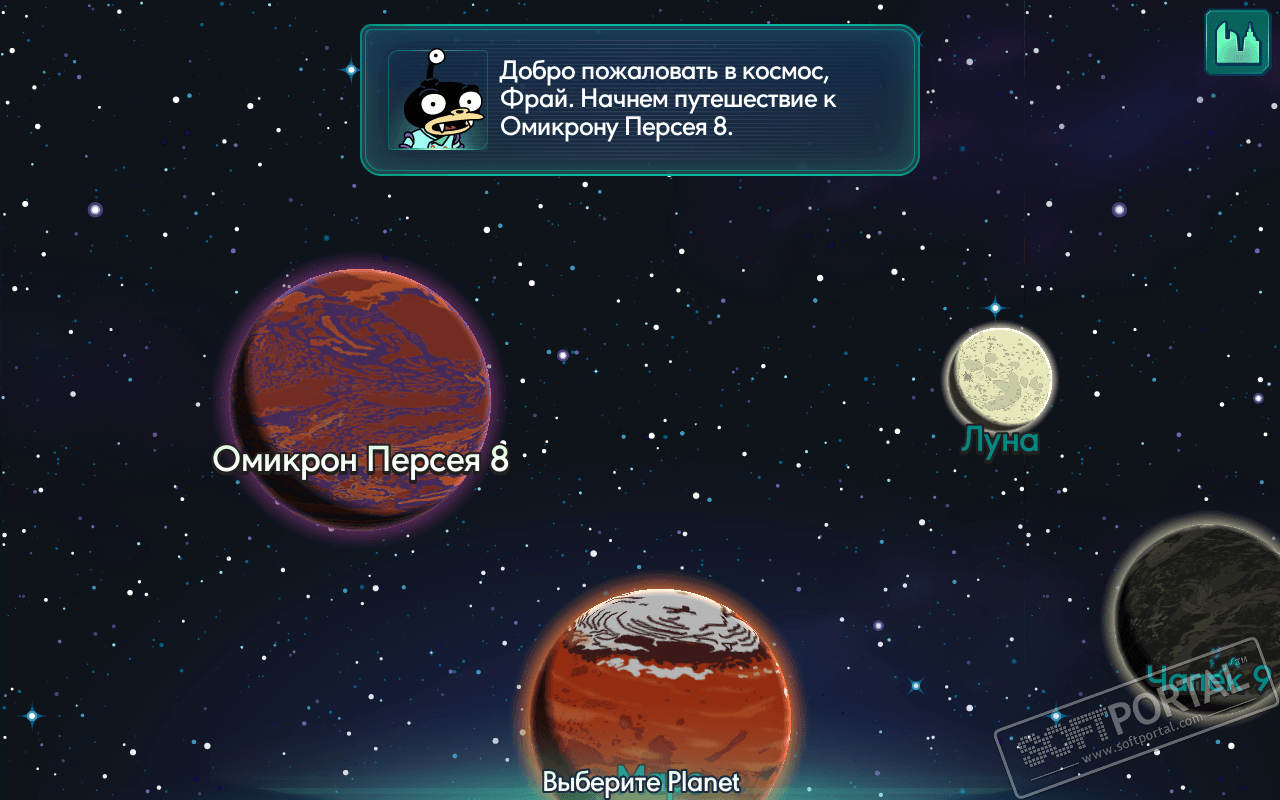Select the Омикрон Персея 8 planet
The image size is (1280, 800).
coord(361,395)
